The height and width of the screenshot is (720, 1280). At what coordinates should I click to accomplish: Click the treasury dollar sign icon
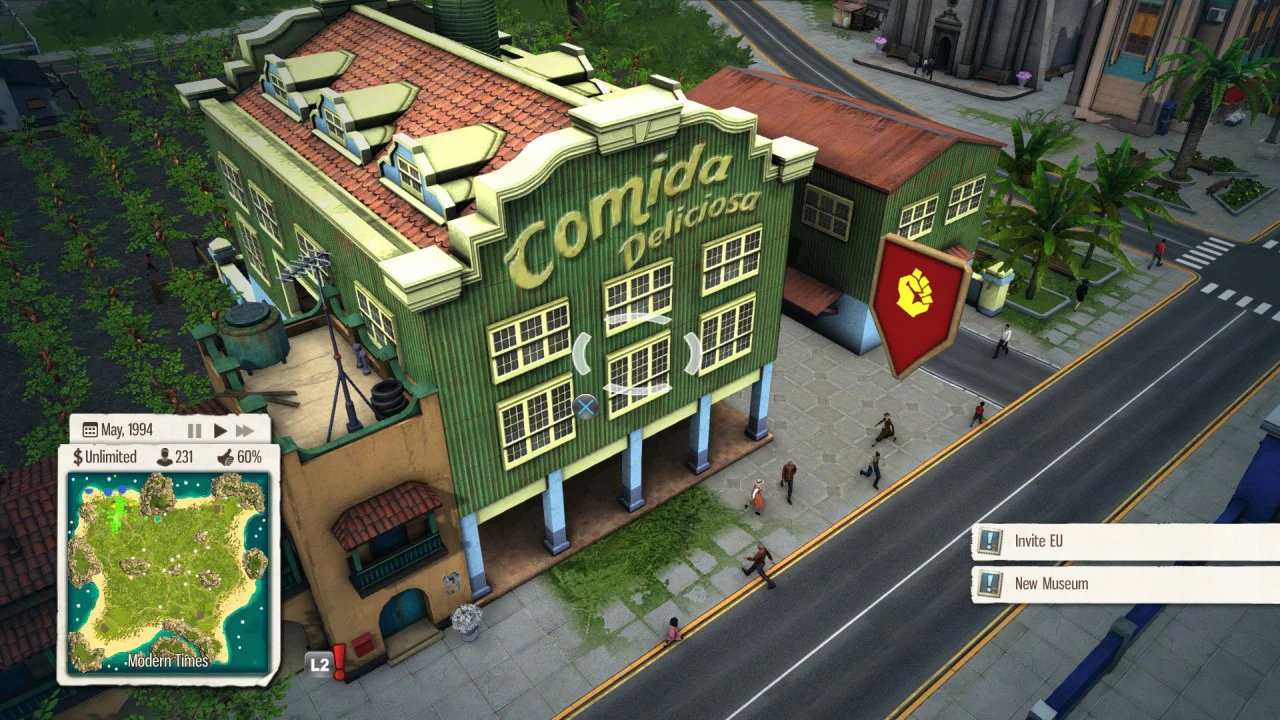[77, 456]
